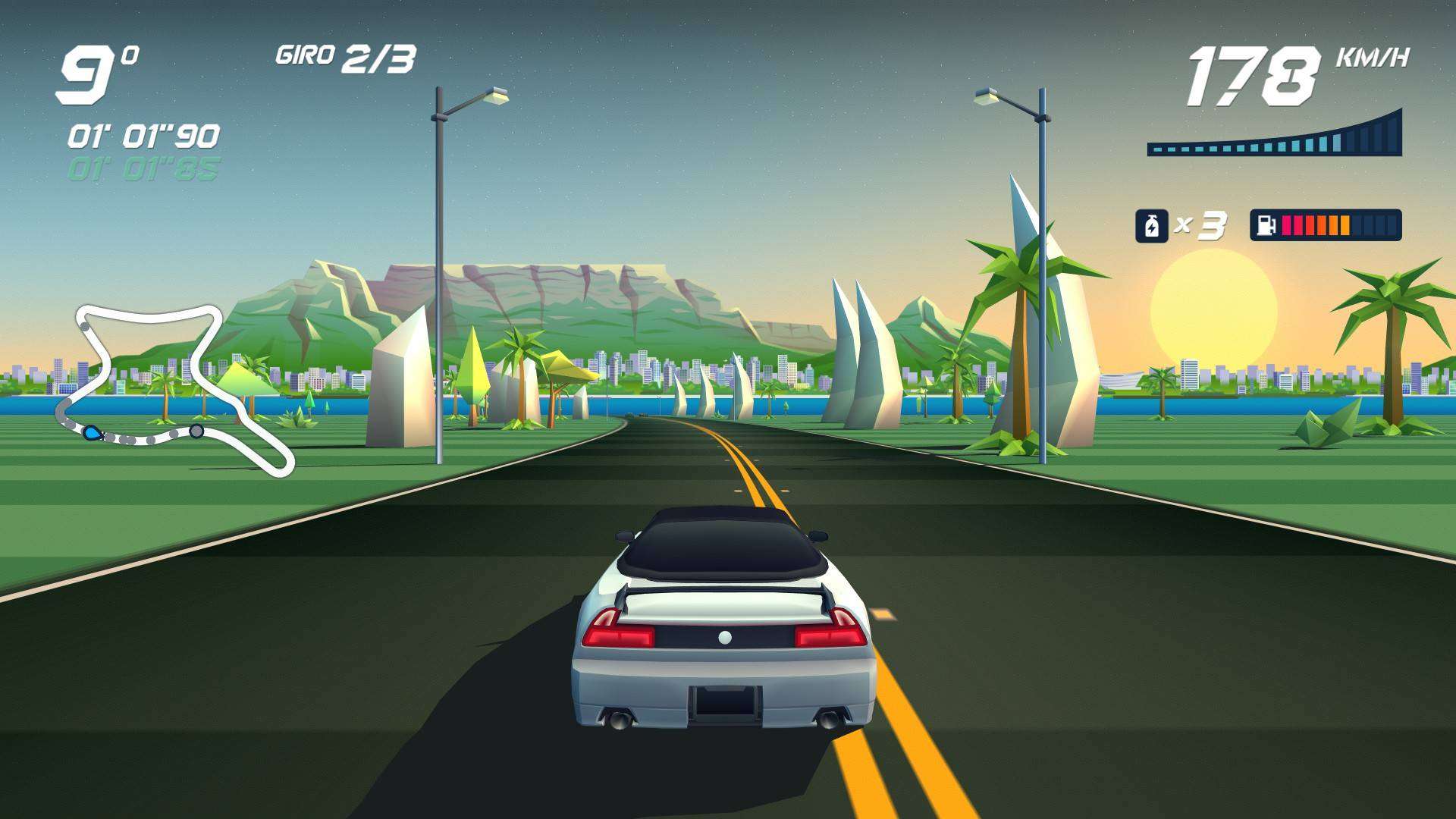
Task: Activate the nitro canister icon
Action: 1151,226
